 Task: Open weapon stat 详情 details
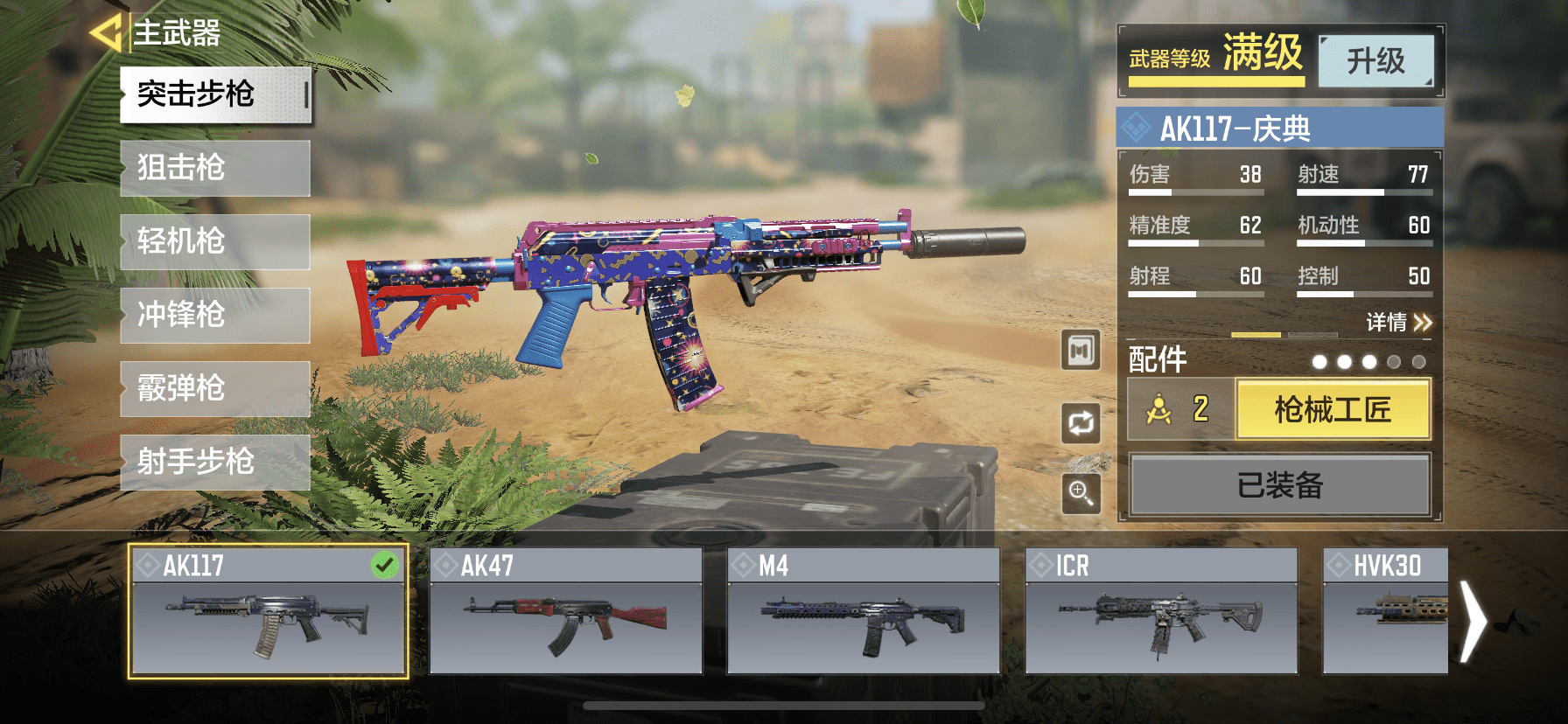pyautogui.click(x=1398, y=323)
